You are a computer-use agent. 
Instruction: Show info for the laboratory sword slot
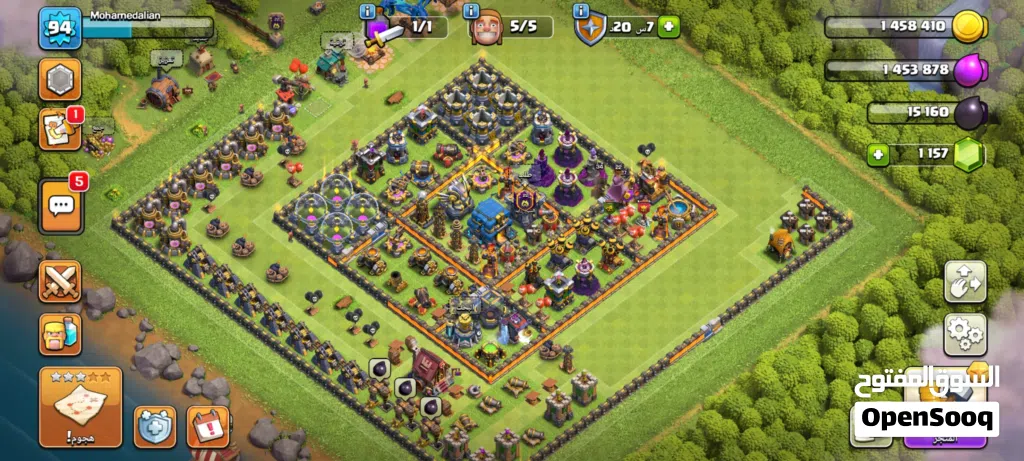[x=369, y=11]
